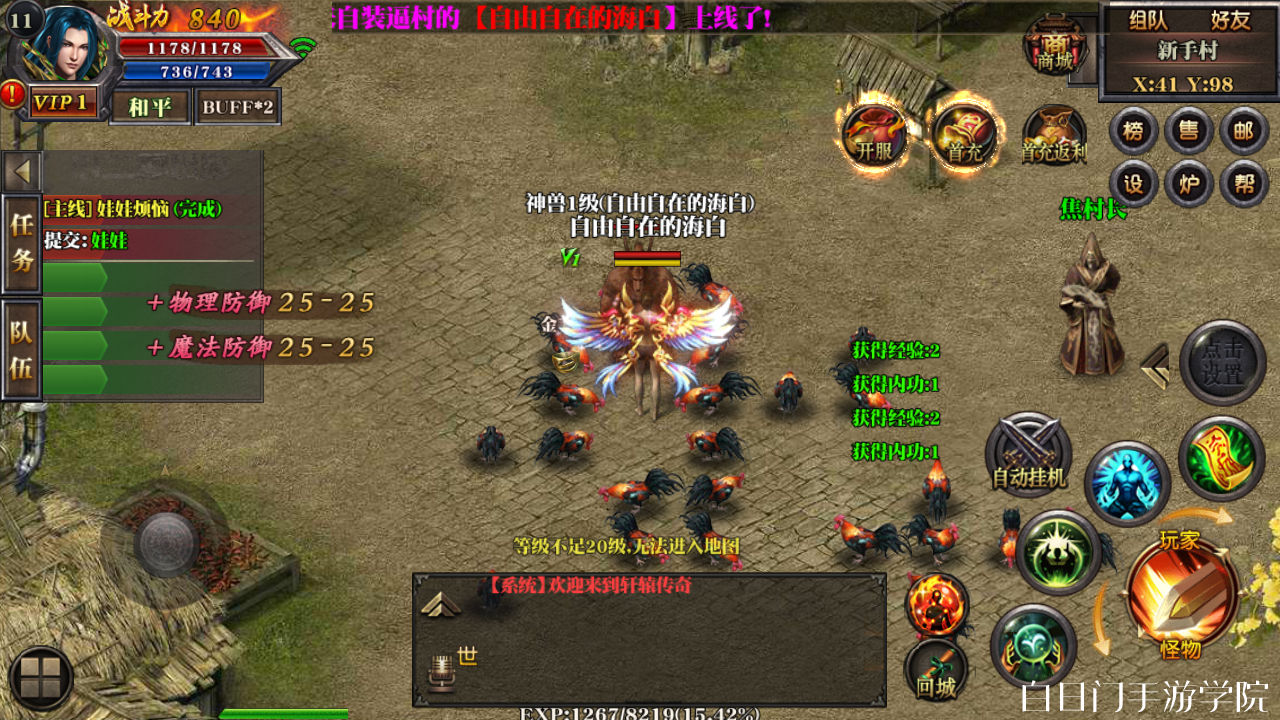Open the four-square main menu button
Screen dimensions: 1280x720
pyautogui.click(x=40, y=678)
